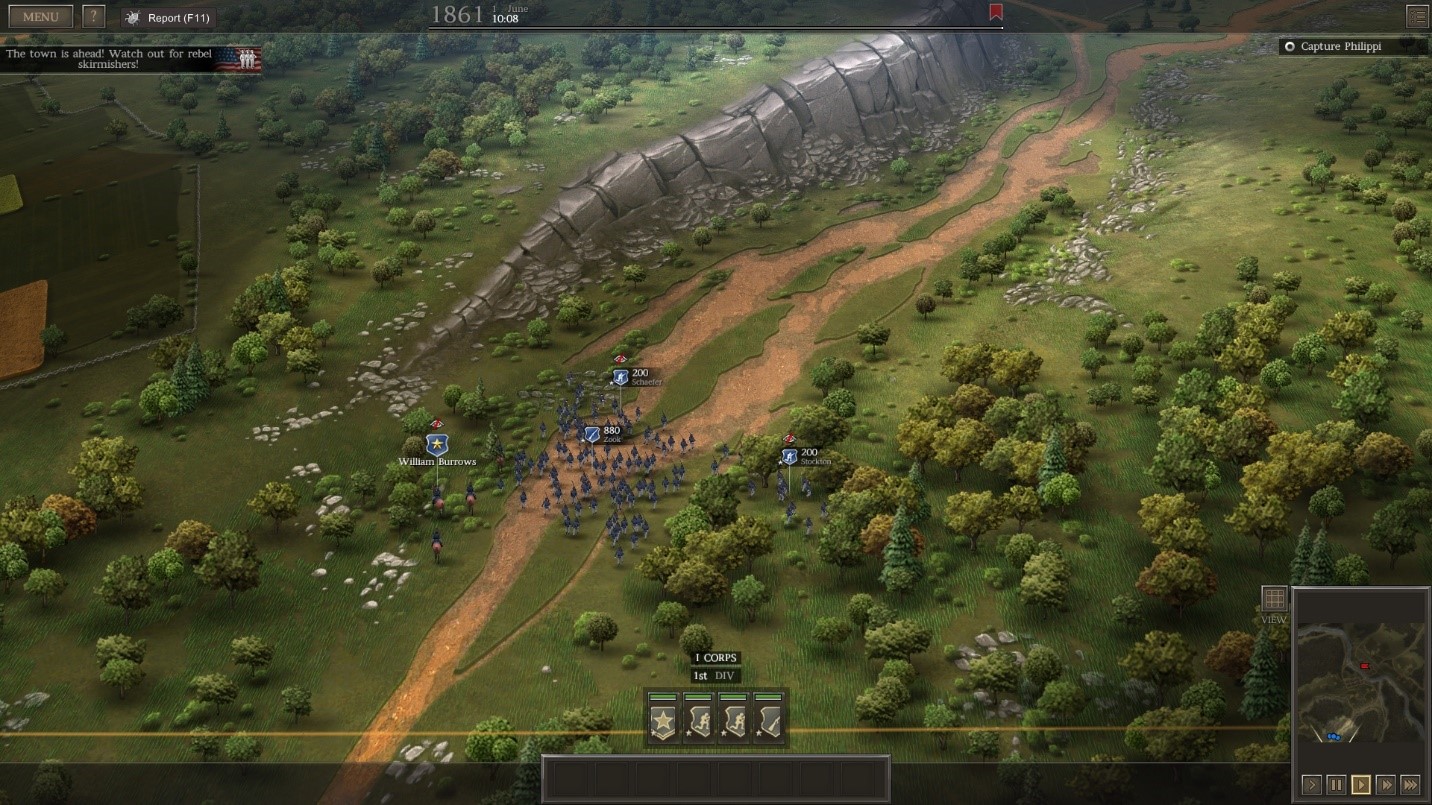Engage fastest speed with the triple-arrow button

(x=1411, y=784)
